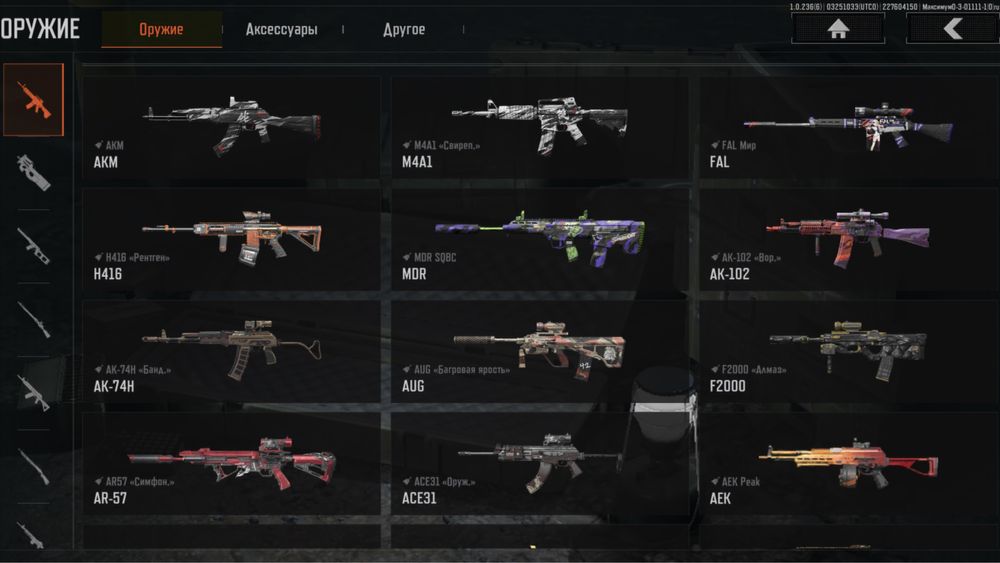1000x563 pixels.
Task: Open the AK-102 weapon tile
Action: [848, 240]
